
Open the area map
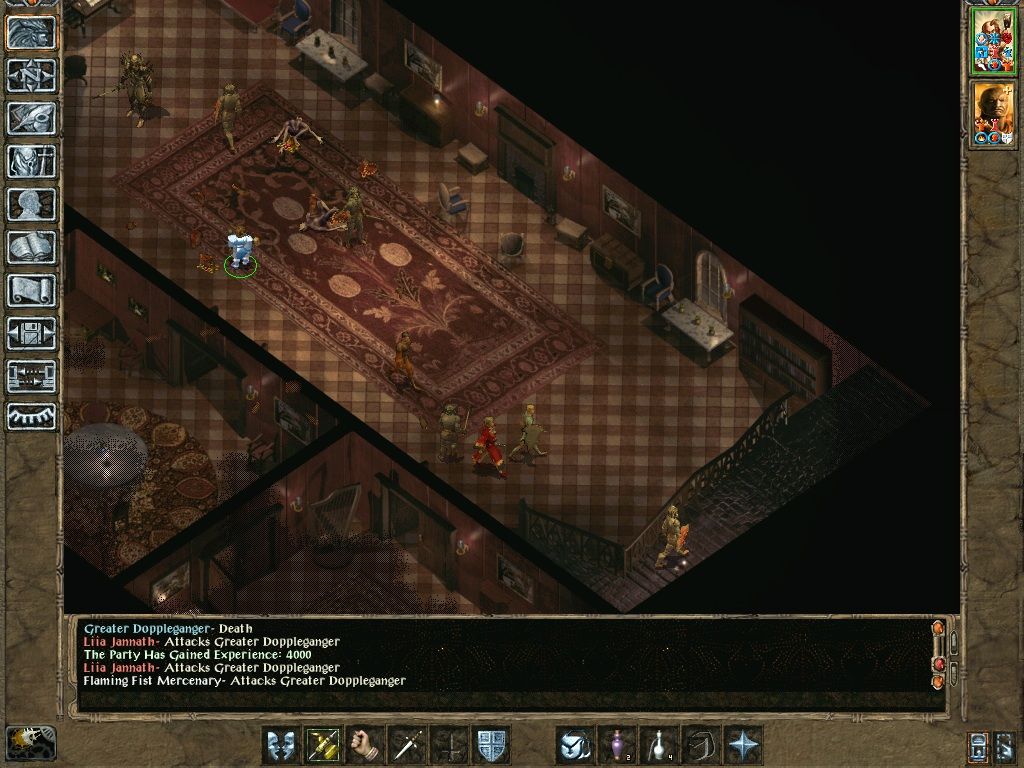32,75
